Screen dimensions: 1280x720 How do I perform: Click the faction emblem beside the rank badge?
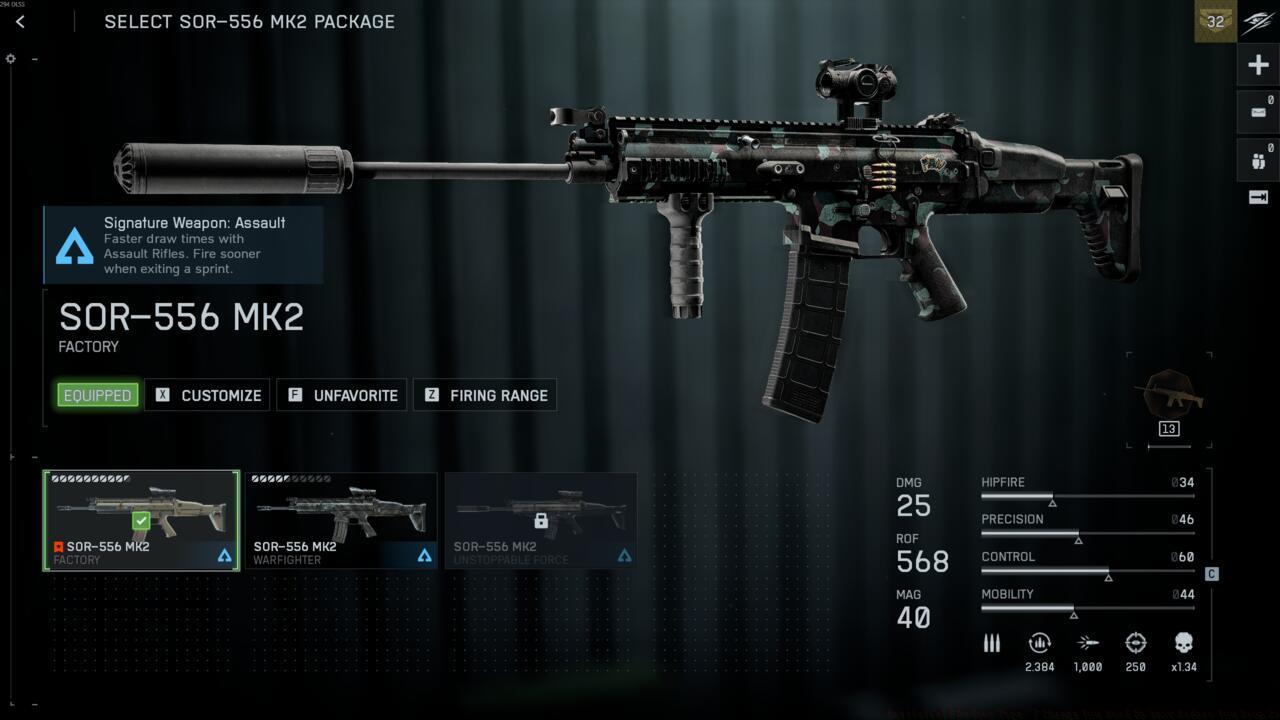1257,21
